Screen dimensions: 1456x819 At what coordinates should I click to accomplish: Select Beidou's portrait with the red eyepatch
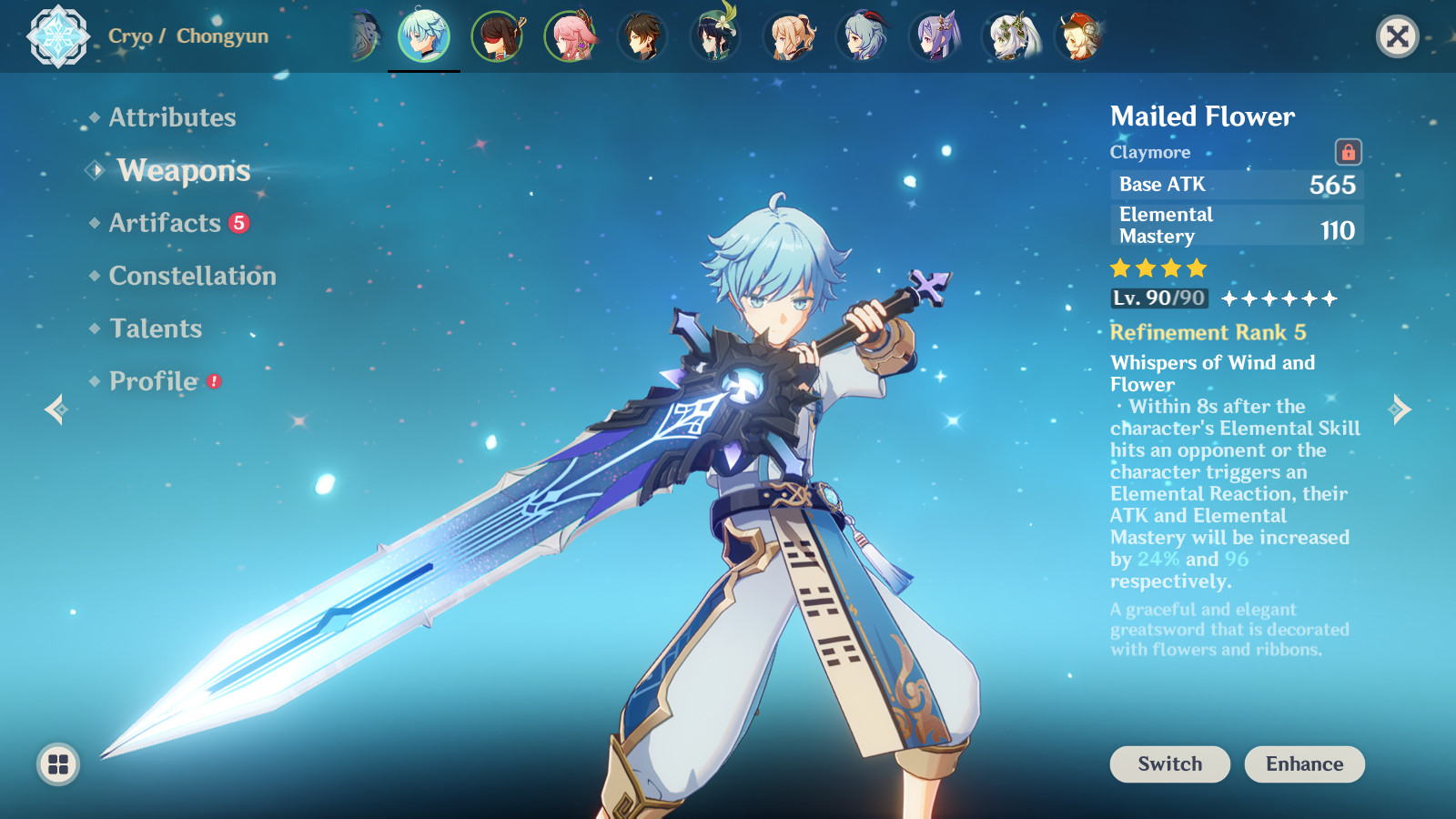tap(497, 37)
